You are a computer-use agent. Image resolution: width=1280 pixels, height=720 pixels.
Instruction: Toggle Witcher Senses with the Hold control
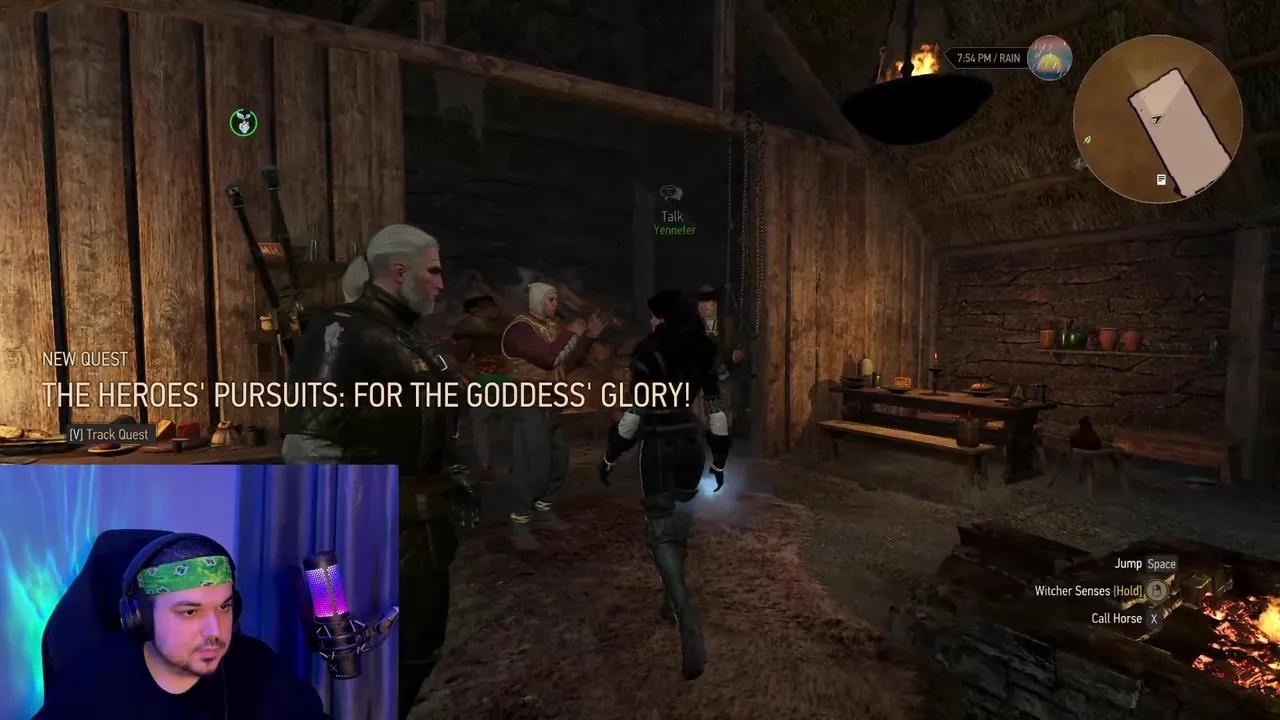[x=1129, y=591]
